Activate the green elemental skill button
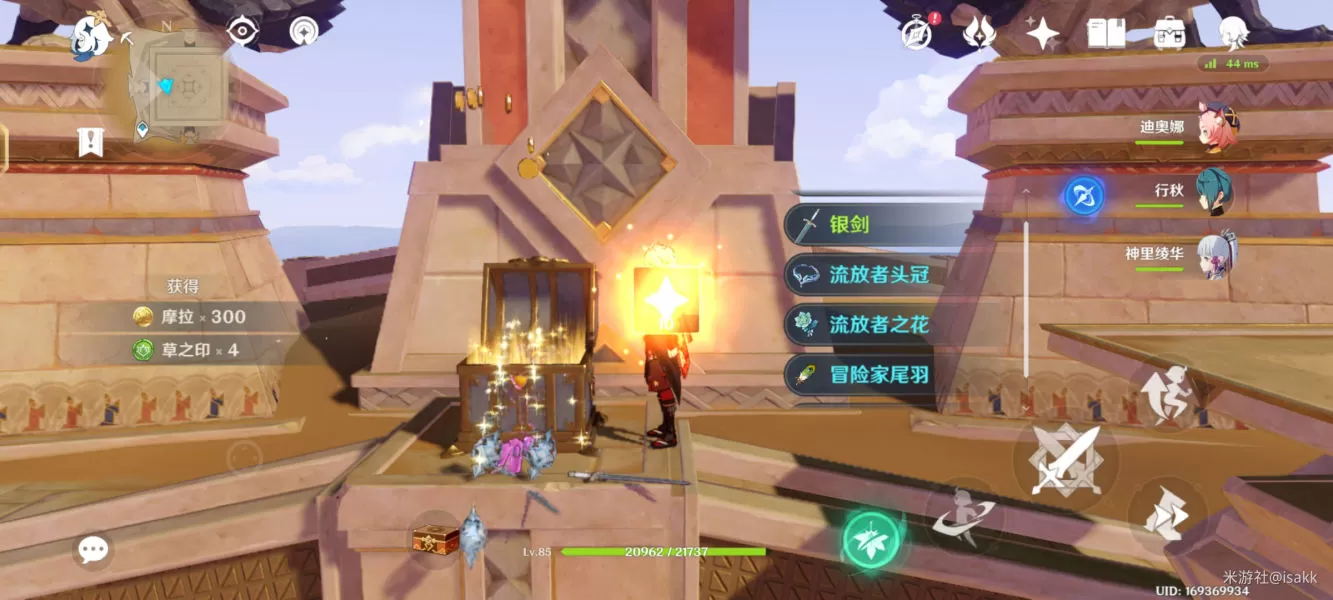1333x600 pixels. click(871, 541)
